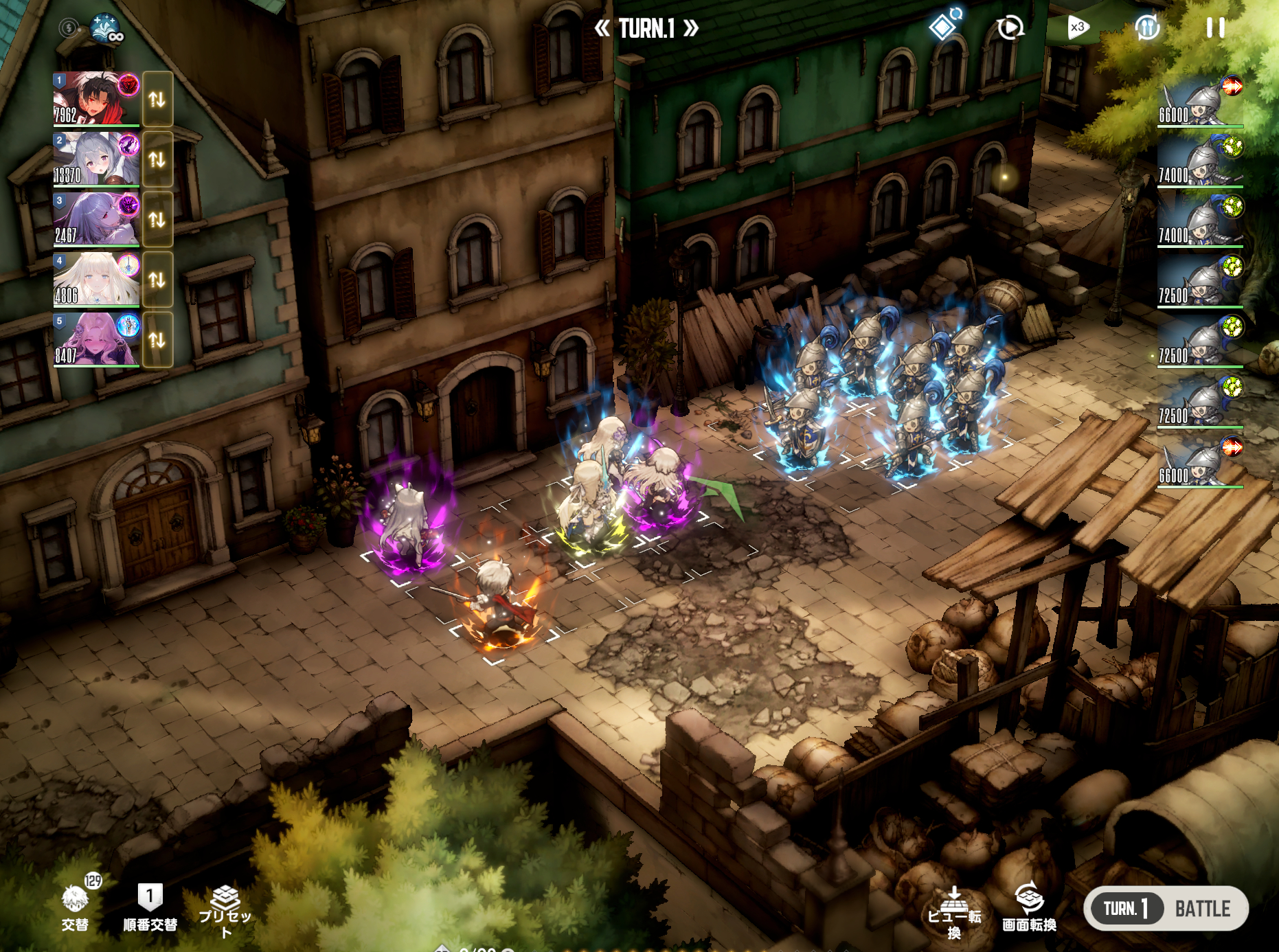This screenshot has width=1279, height=952.
Task: Click the blue infinity orb icon
Action: [106, 28]
